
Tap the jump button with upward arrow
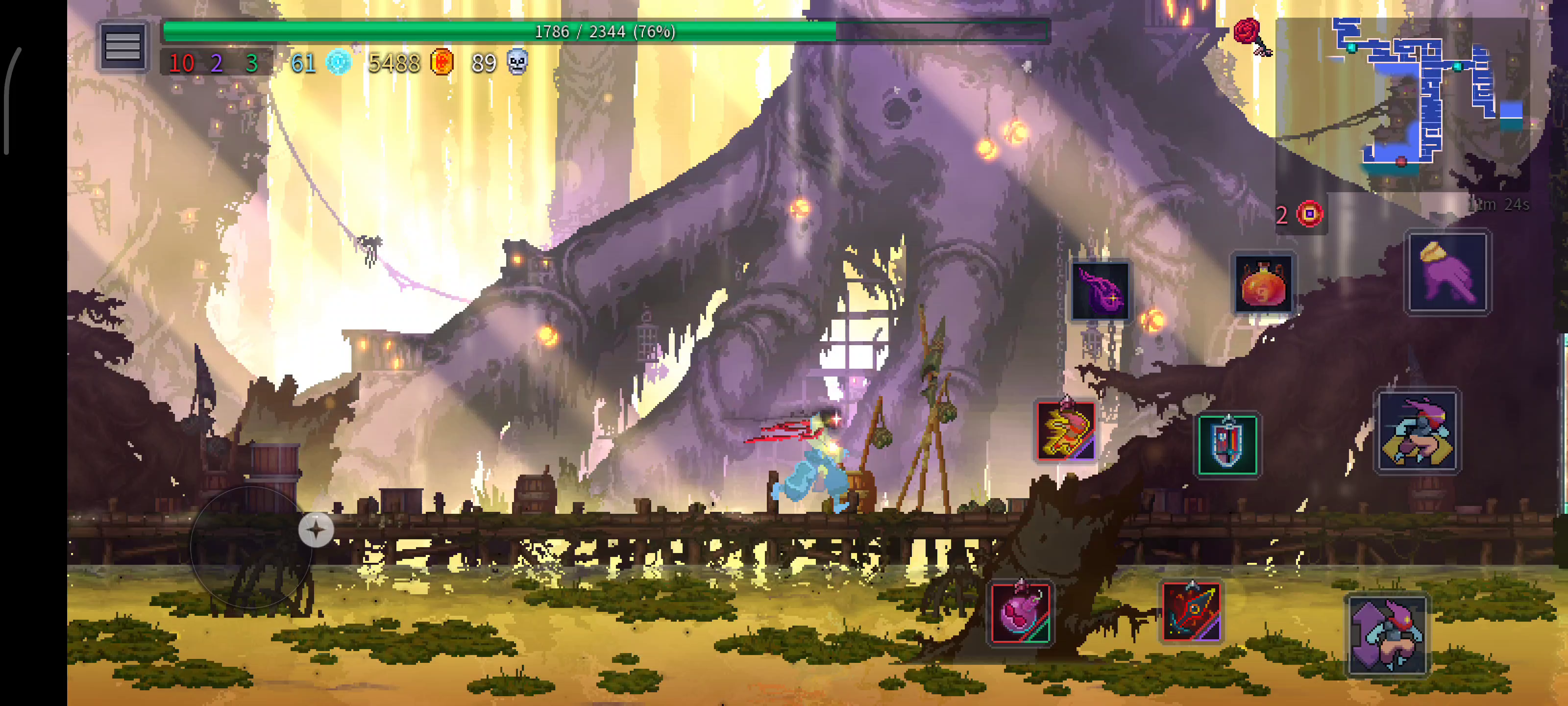[x=1387, y=635]
